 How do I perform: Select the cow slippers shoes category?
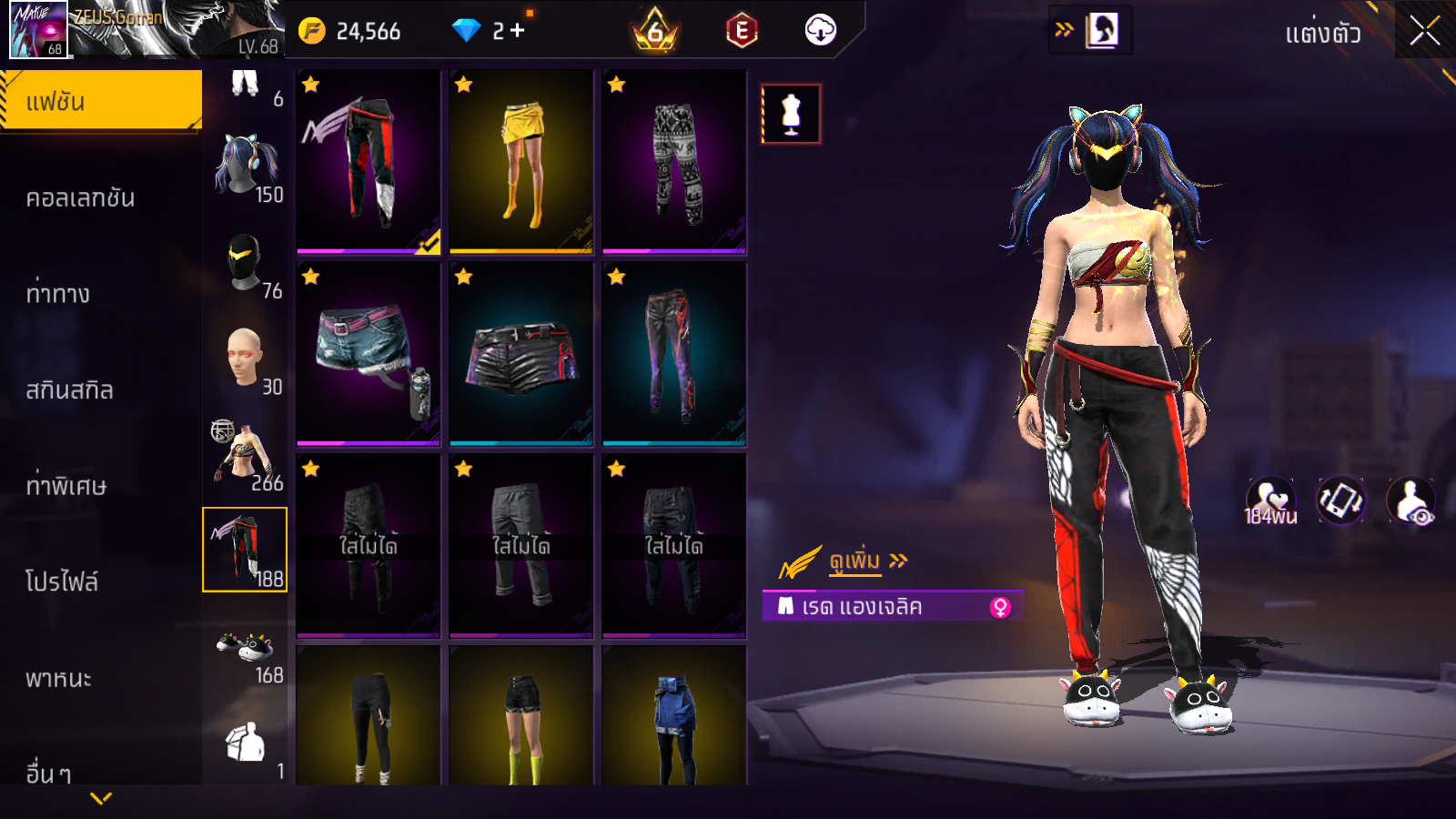pyautogui.click(x=246, y=652)
